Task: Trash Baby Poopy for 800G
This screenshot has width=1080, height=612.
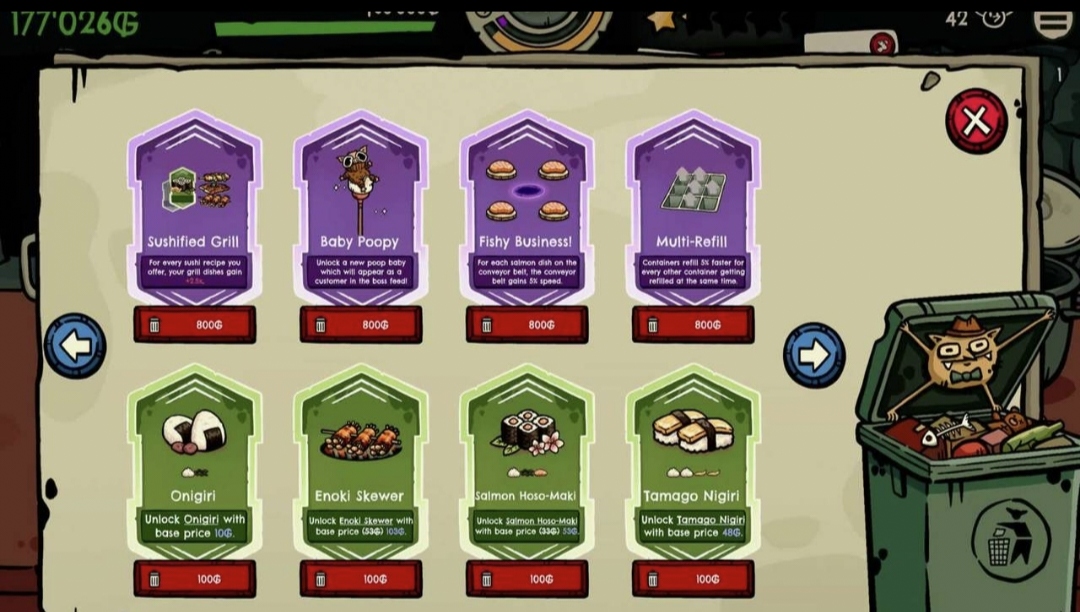Action: pos(361,324)
